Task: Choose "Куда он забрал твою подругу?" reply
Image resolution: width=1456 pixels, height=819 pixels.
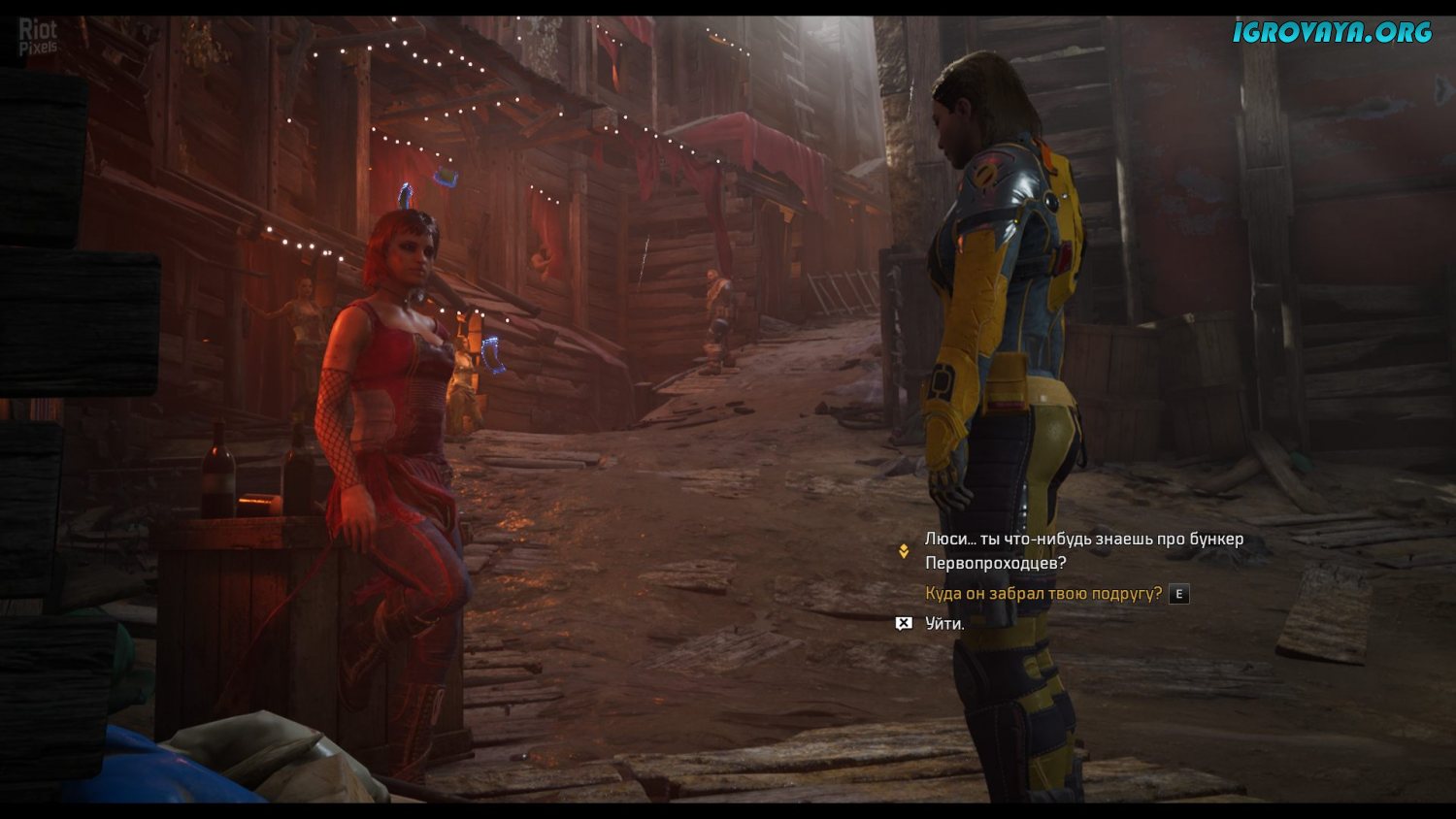Action: tap(1043, 594)
